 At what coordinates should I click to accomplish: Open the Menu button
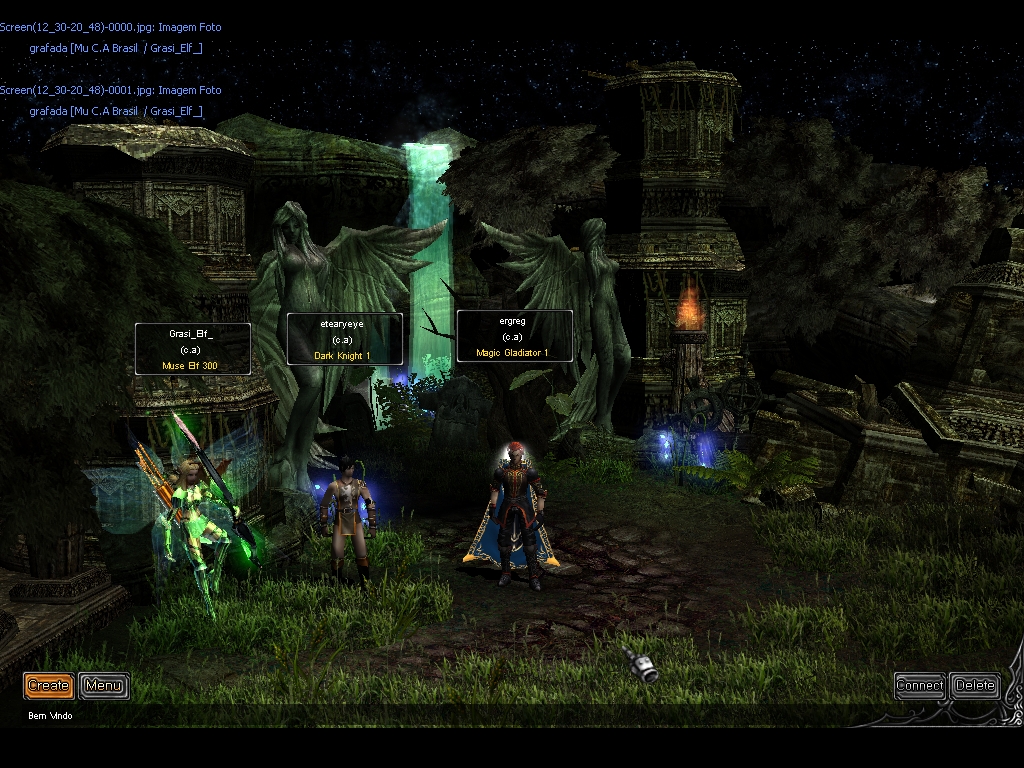tap(104, 685)
